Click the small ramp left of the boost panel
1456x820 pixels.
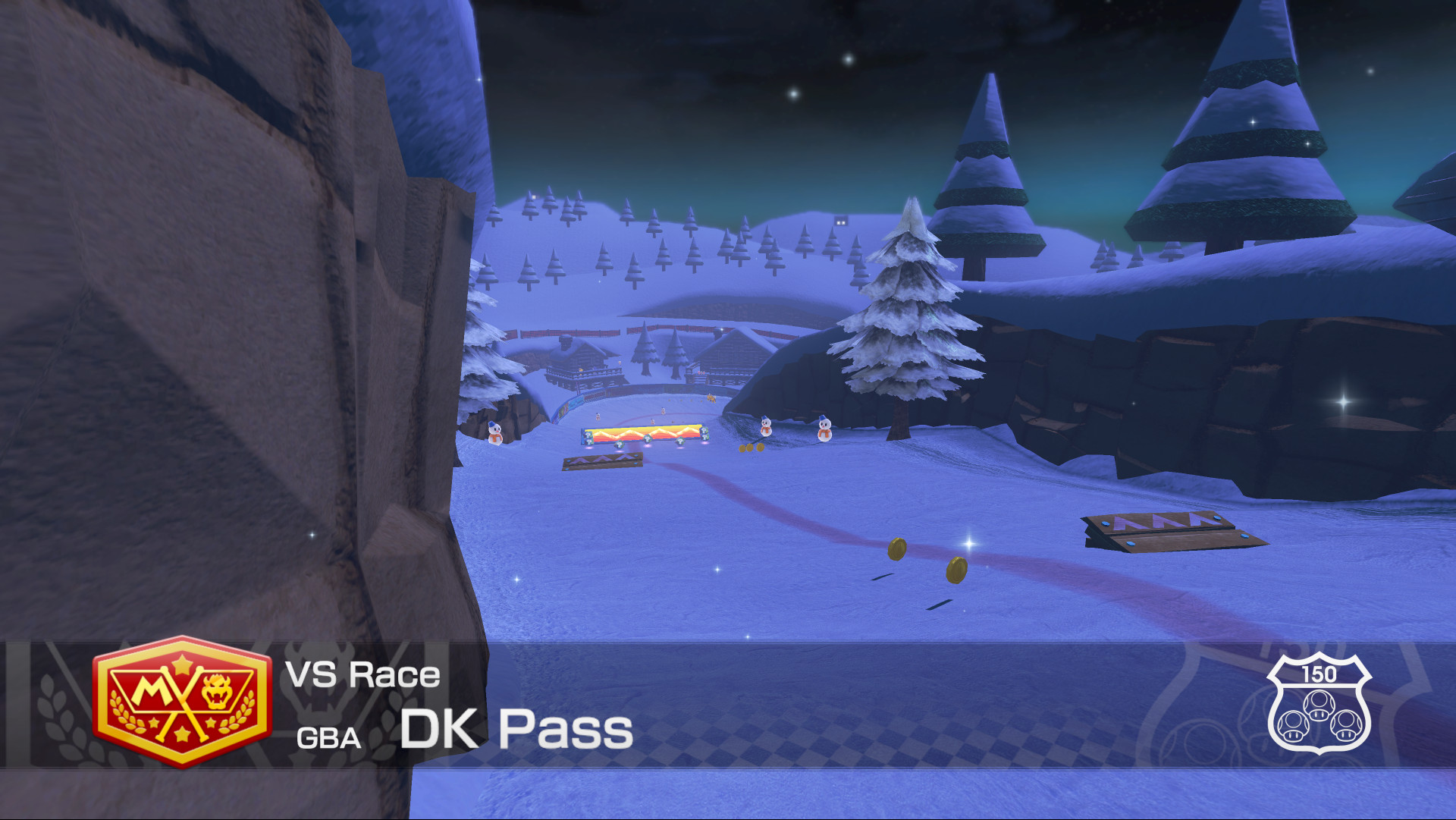pyautogui.click(x=603, y=461)
